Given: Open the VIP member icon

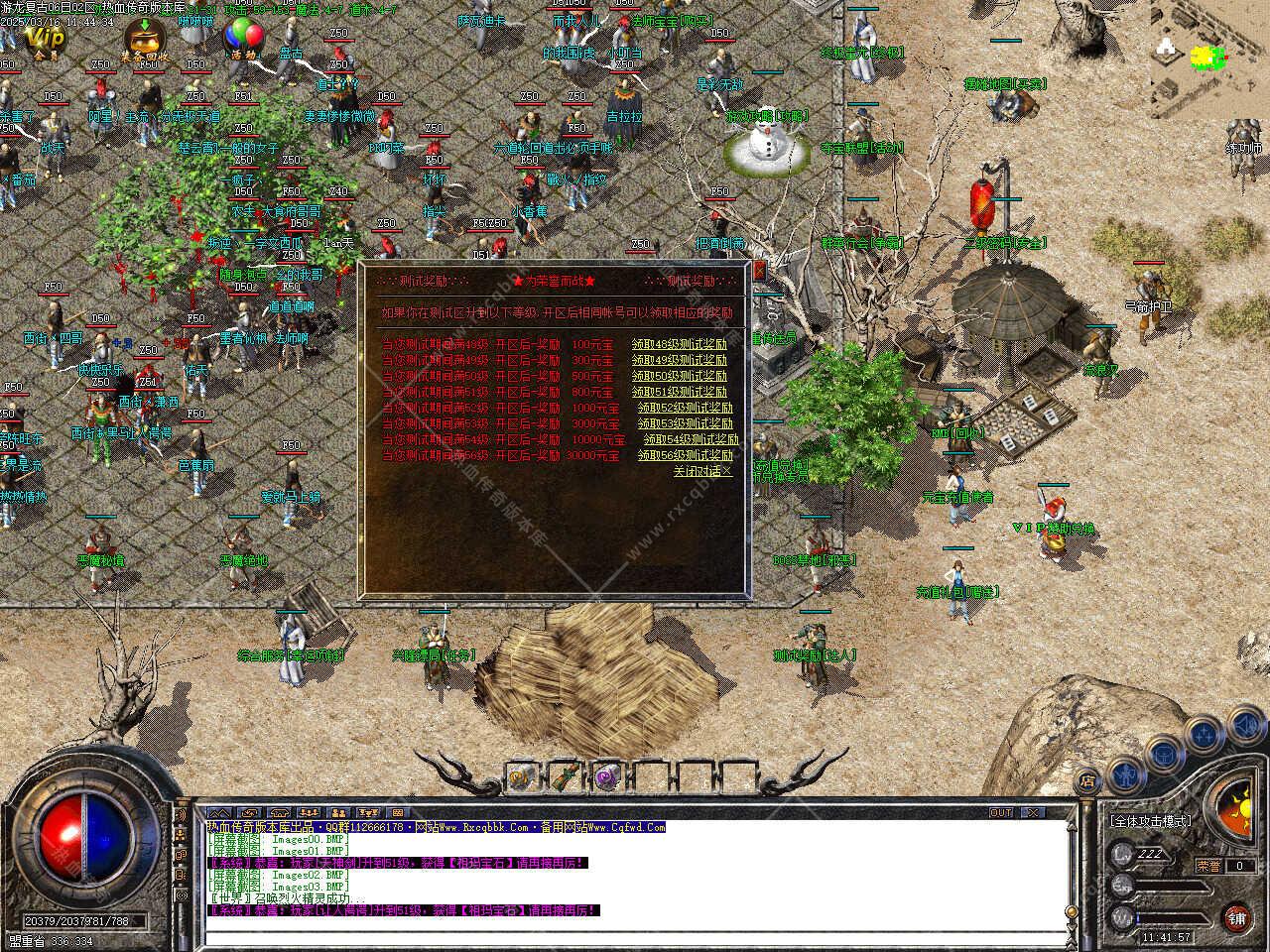Looking at the screenshot, I should click(x=44, y=40).
